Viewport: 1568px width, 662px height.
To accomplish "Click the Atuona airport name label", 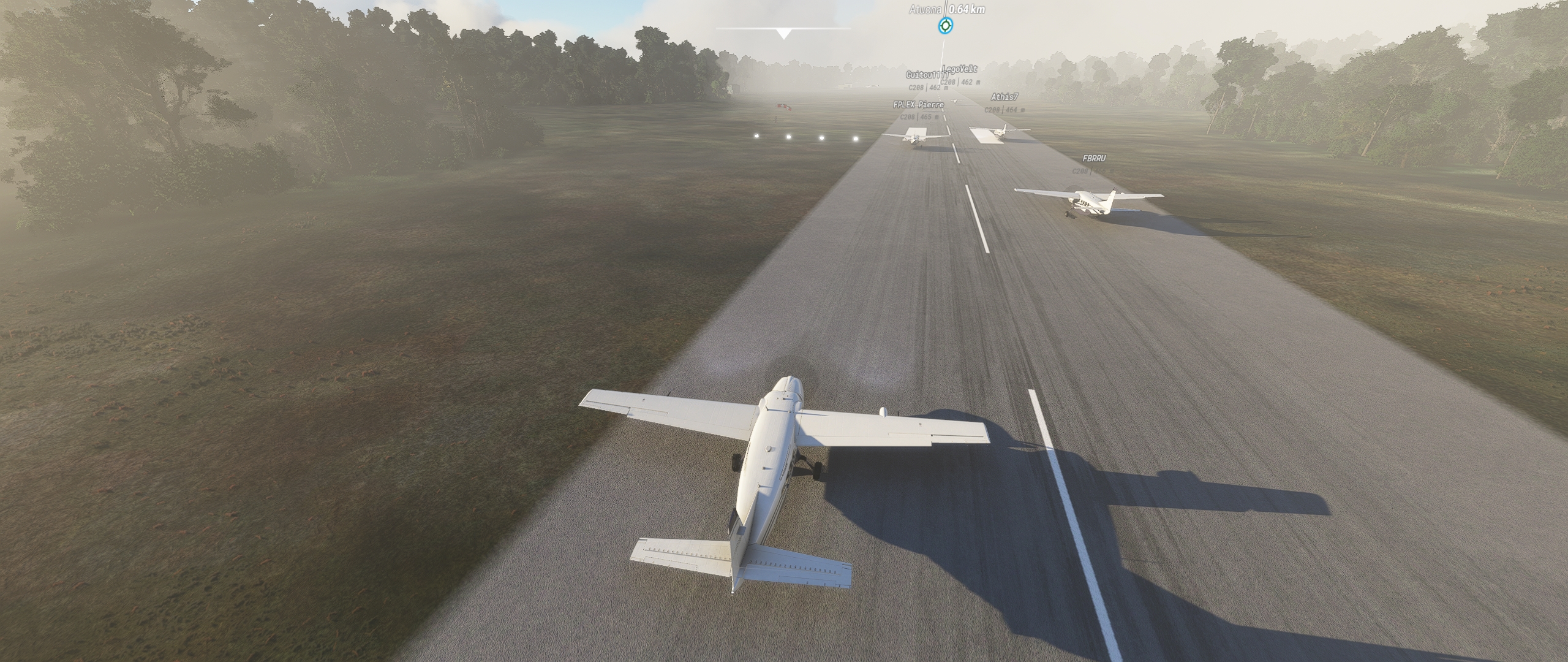I will click(924, 10).
